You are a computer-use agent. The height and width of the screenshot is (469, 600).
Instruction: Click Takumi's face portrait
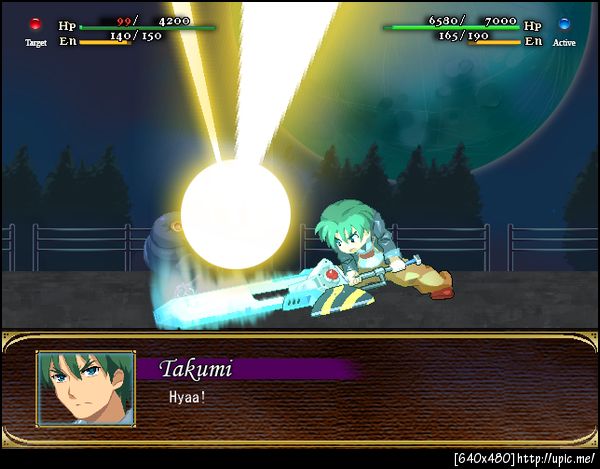(85, 387)
